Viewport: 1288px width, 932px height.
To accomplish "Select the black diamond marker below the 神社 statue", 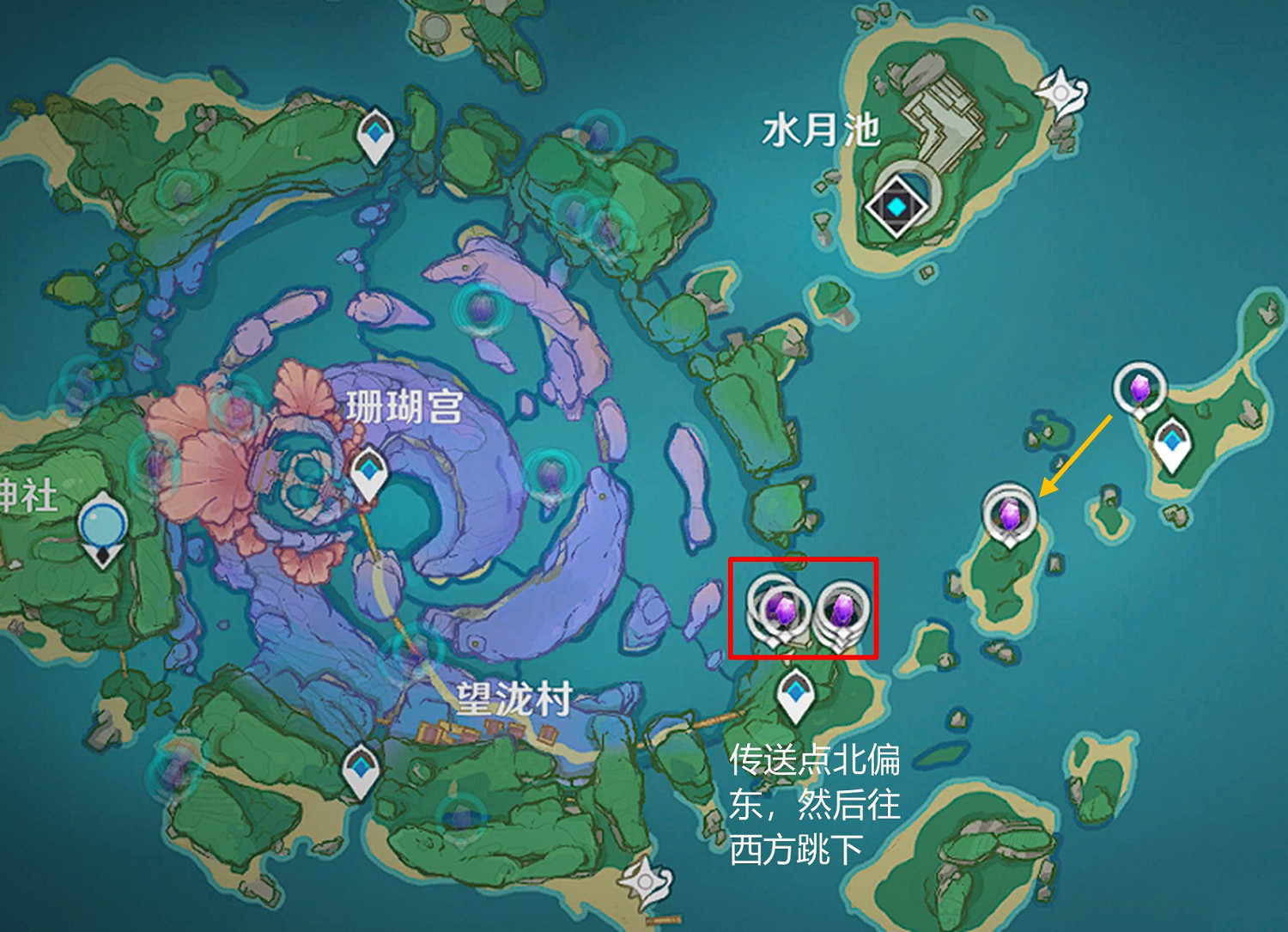I will tap(100, 557).
